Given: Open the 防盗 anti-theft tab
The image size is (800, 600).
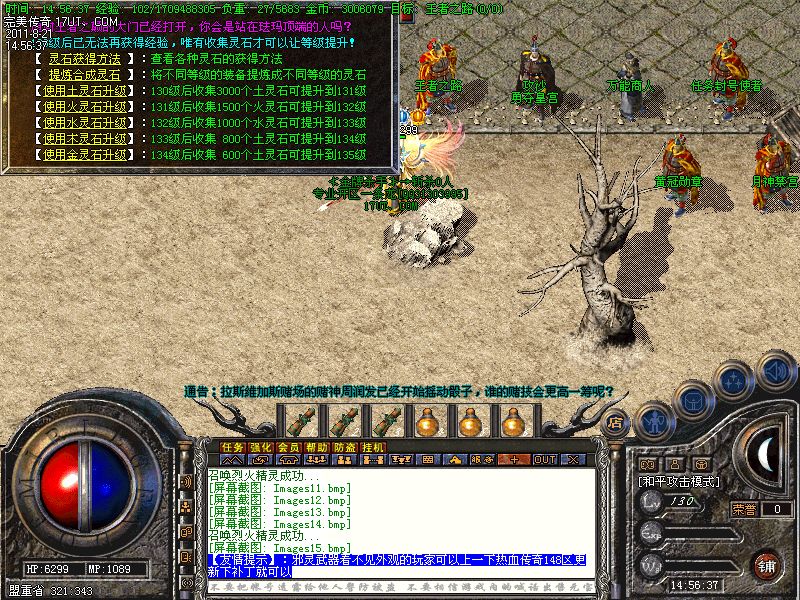Looking at the screenshot, I should [x=345, y=447].
